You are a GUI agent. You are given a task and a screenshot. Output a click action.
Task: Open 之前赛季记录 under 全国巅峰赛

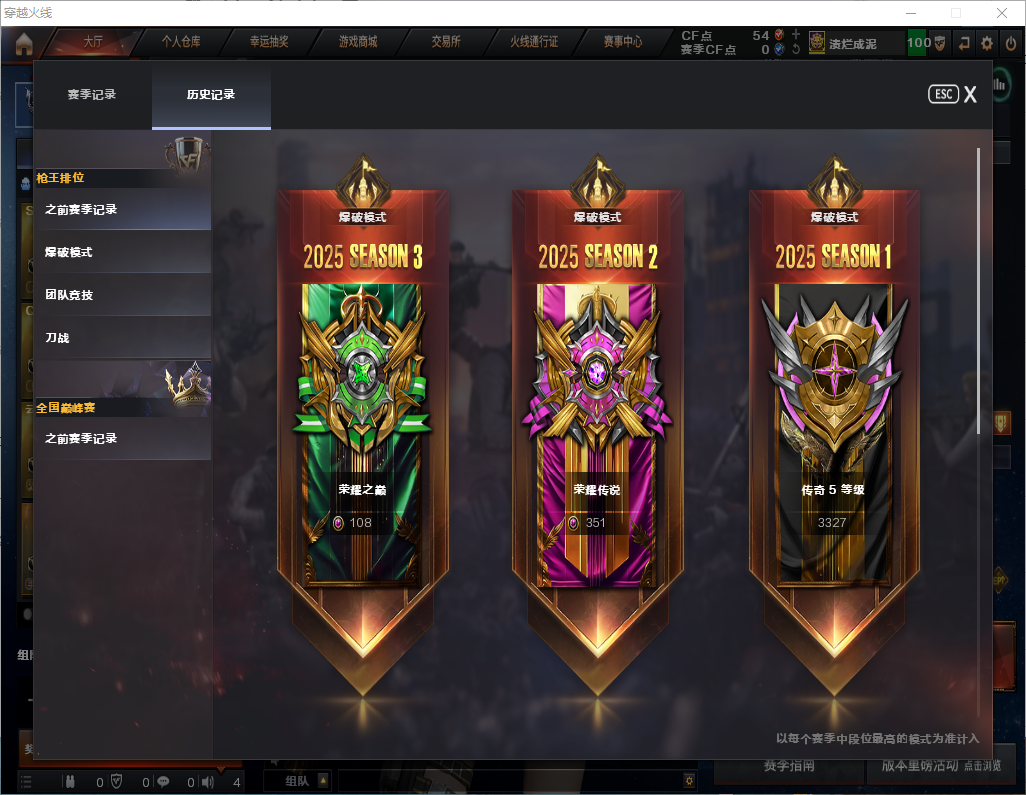[x=122, y=438]
